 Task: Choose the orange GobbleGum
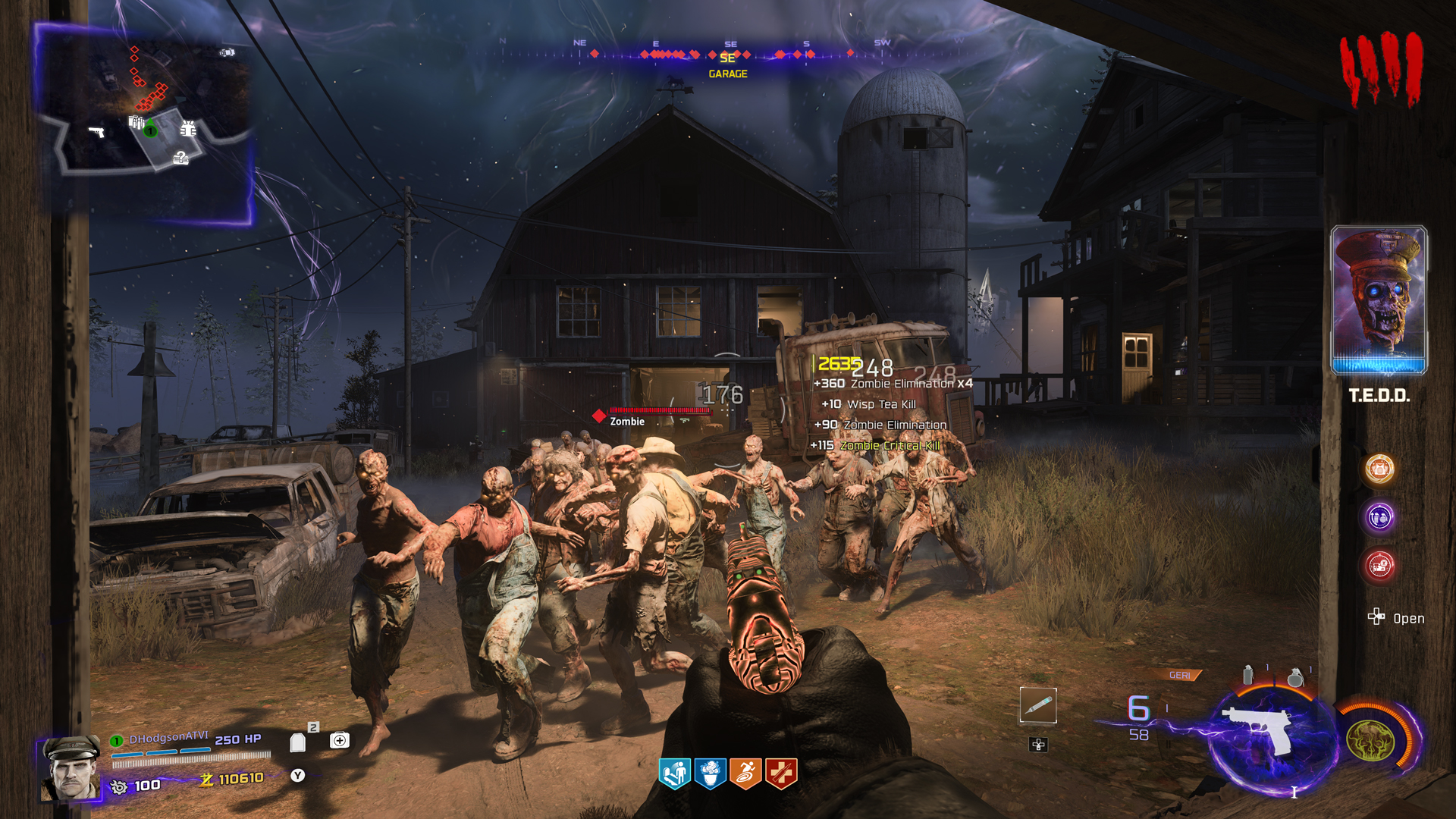[1379, 469]
